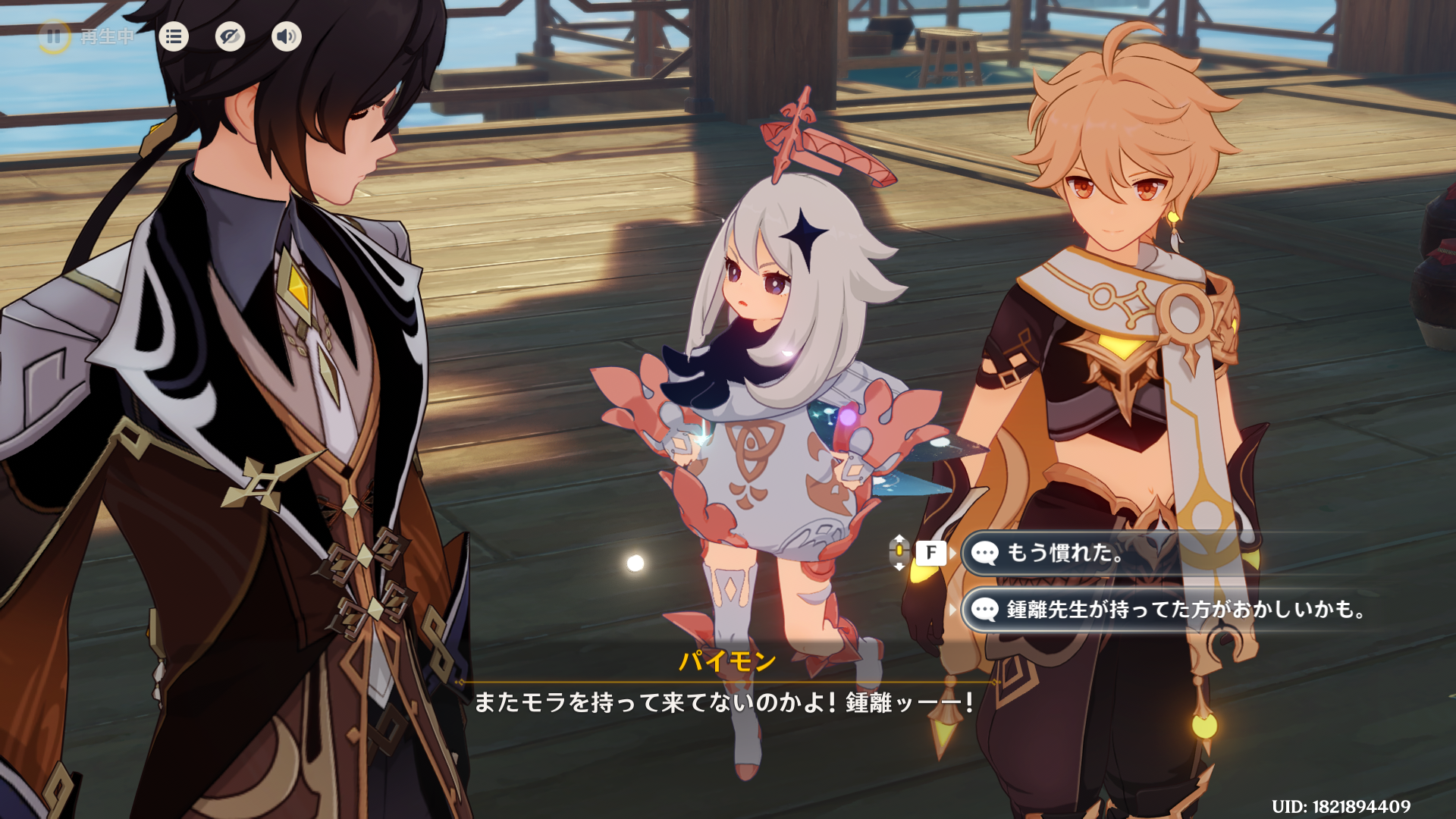This screenshot has height=819, width=1456.
Task: Open the dialogue history log
Action: (174, 36)
